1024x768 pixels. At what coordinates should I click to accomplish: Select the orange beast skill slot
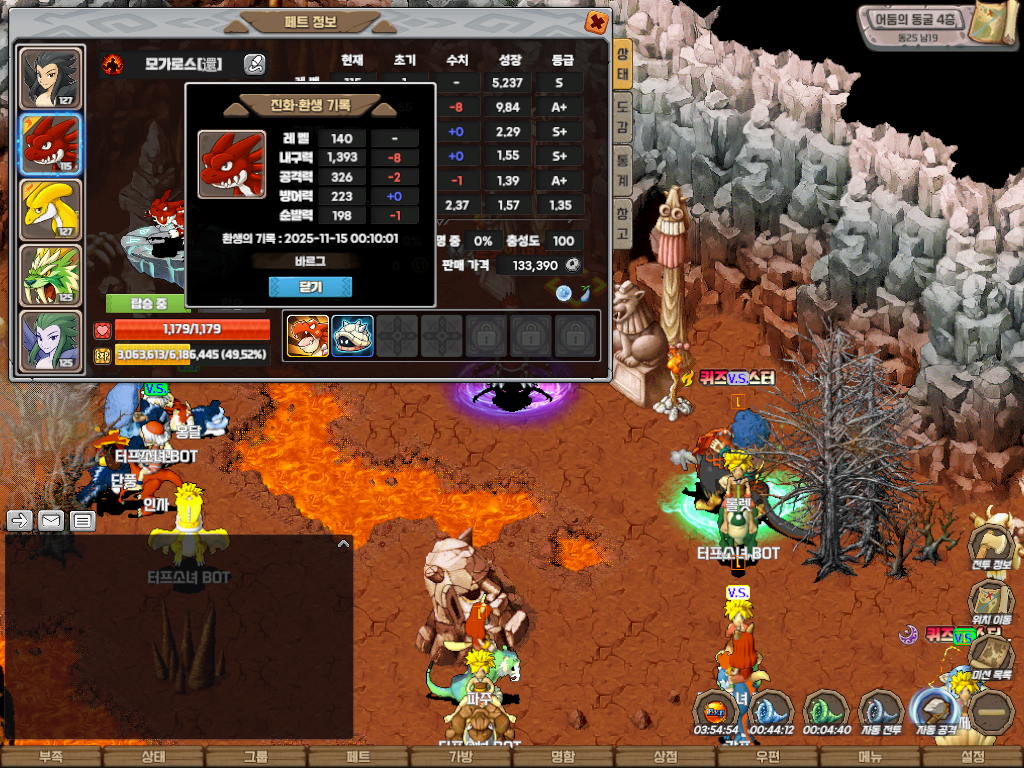[308, 336]
